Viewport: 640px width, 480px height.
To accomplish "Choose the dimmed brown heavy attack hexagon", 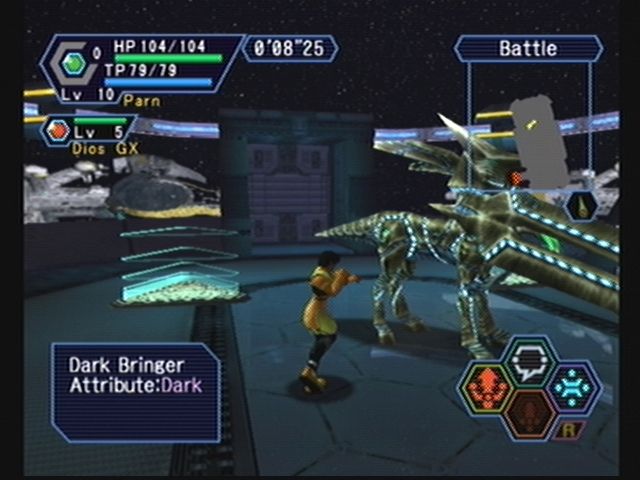I will point(530,416).
